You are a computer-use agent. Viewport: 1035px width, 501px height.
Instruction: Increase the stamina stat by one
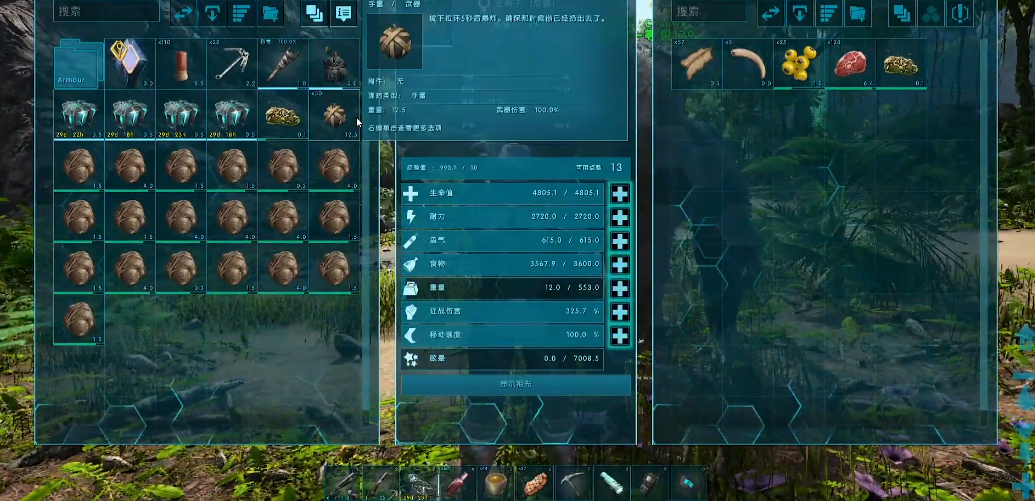[620, 217]
